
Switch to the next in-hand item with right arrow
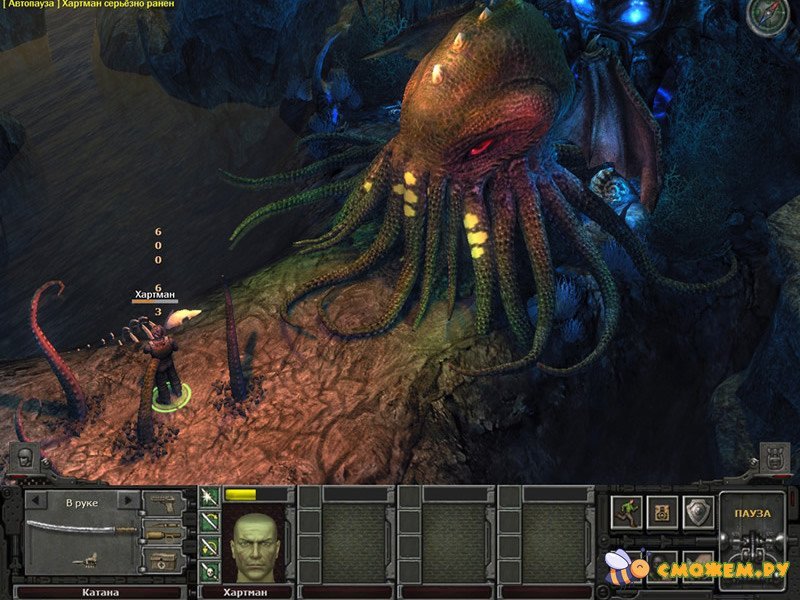tap(127, 500)
